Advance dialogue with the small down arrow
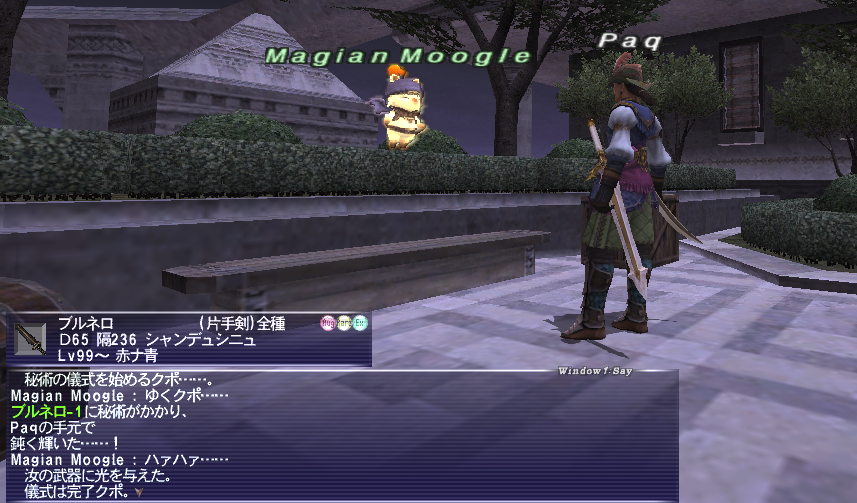Screen dimensions: 857x503 (x=138, y=491)
